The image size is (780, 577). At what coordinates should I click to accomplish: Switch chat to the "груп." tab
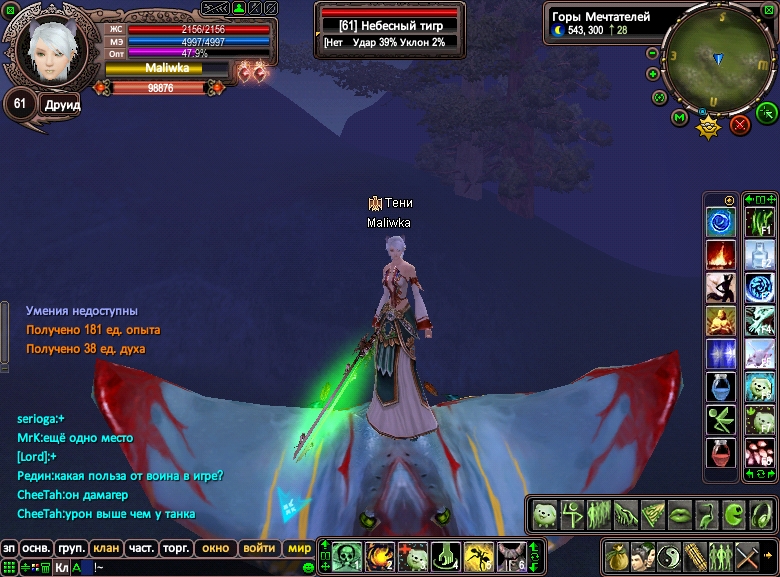(71, 548)
